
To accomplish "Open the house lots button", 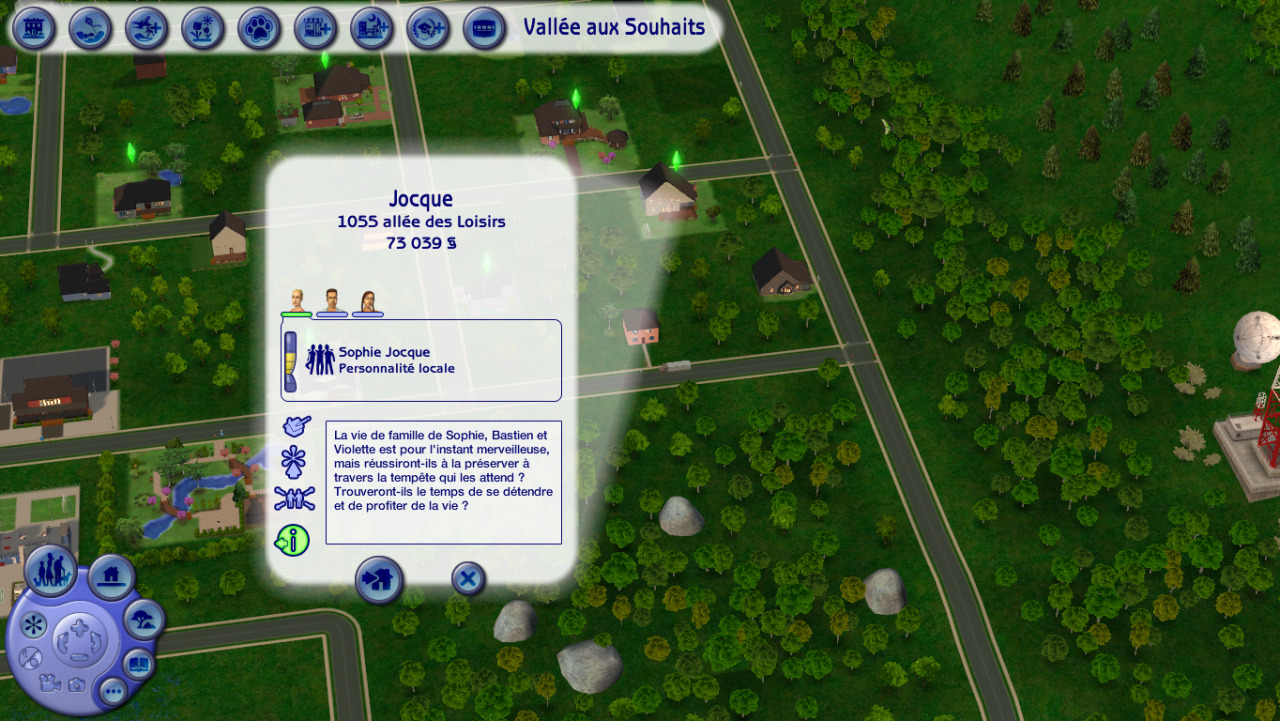I will [x=112, y=577].
